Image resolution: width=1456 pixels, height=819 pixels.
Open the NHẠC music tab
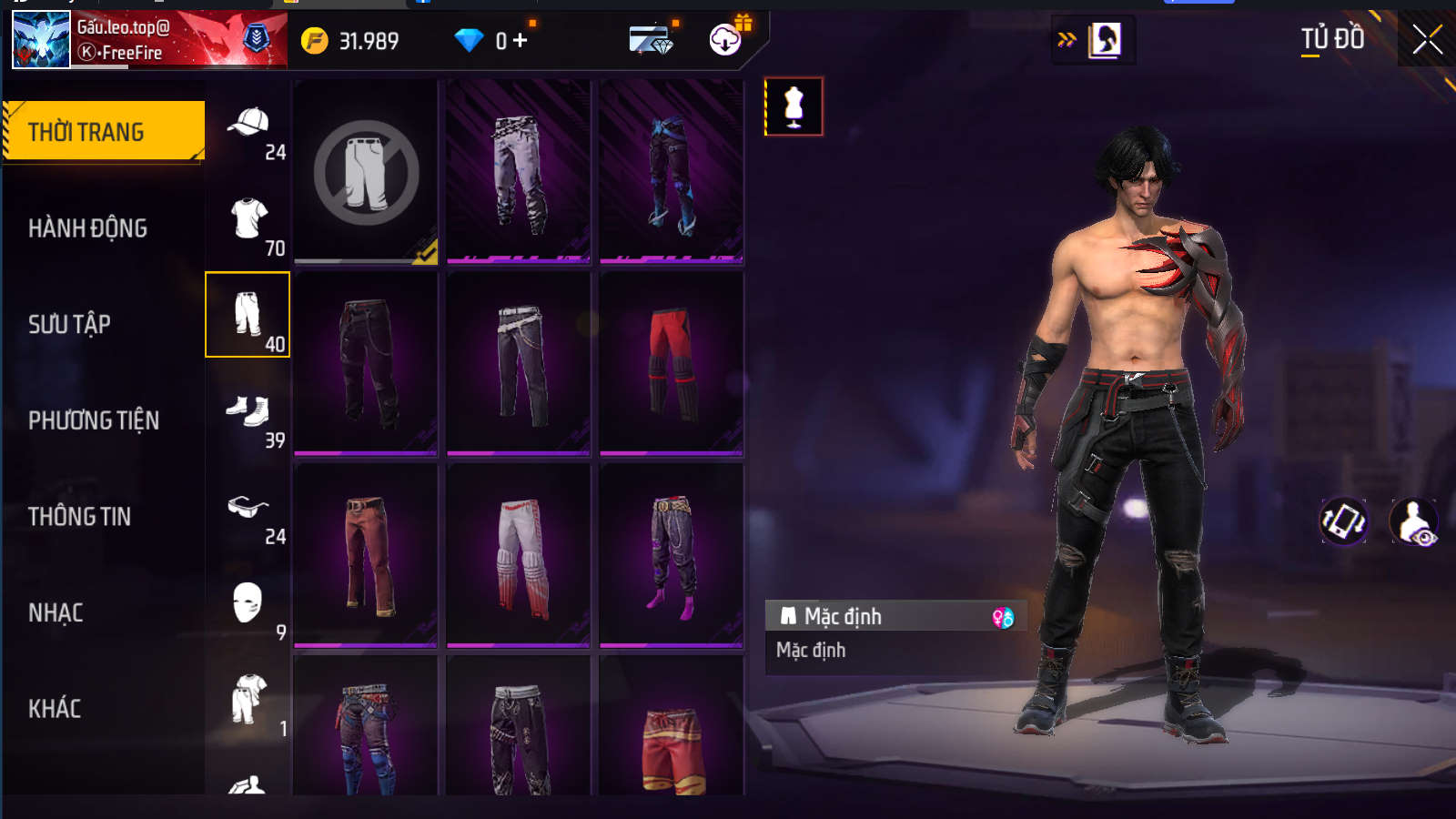pyautogui.click(x=56, y=613)
